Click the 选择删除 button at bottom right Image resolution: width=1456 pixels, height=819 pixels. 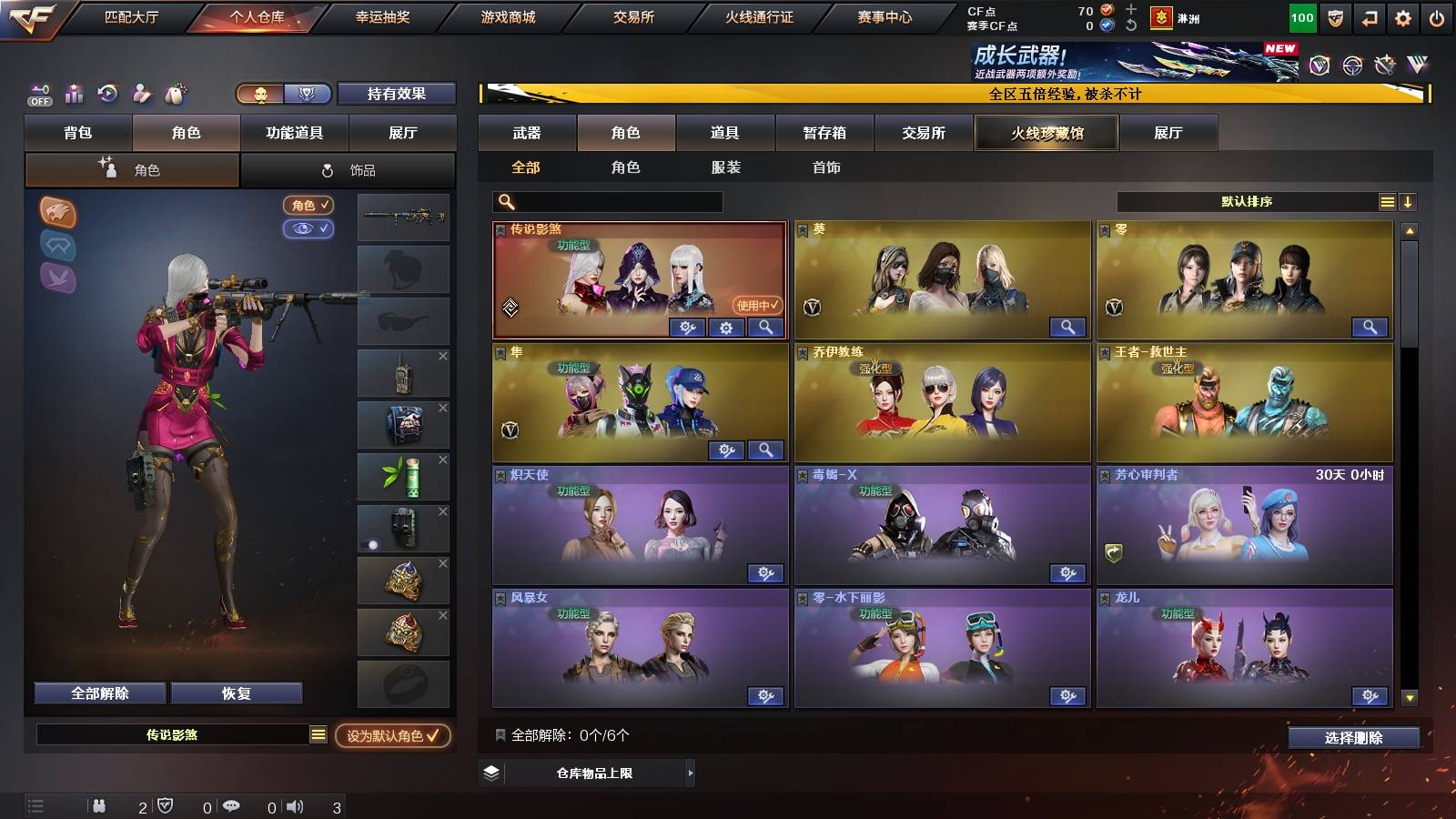[1353, 738]
